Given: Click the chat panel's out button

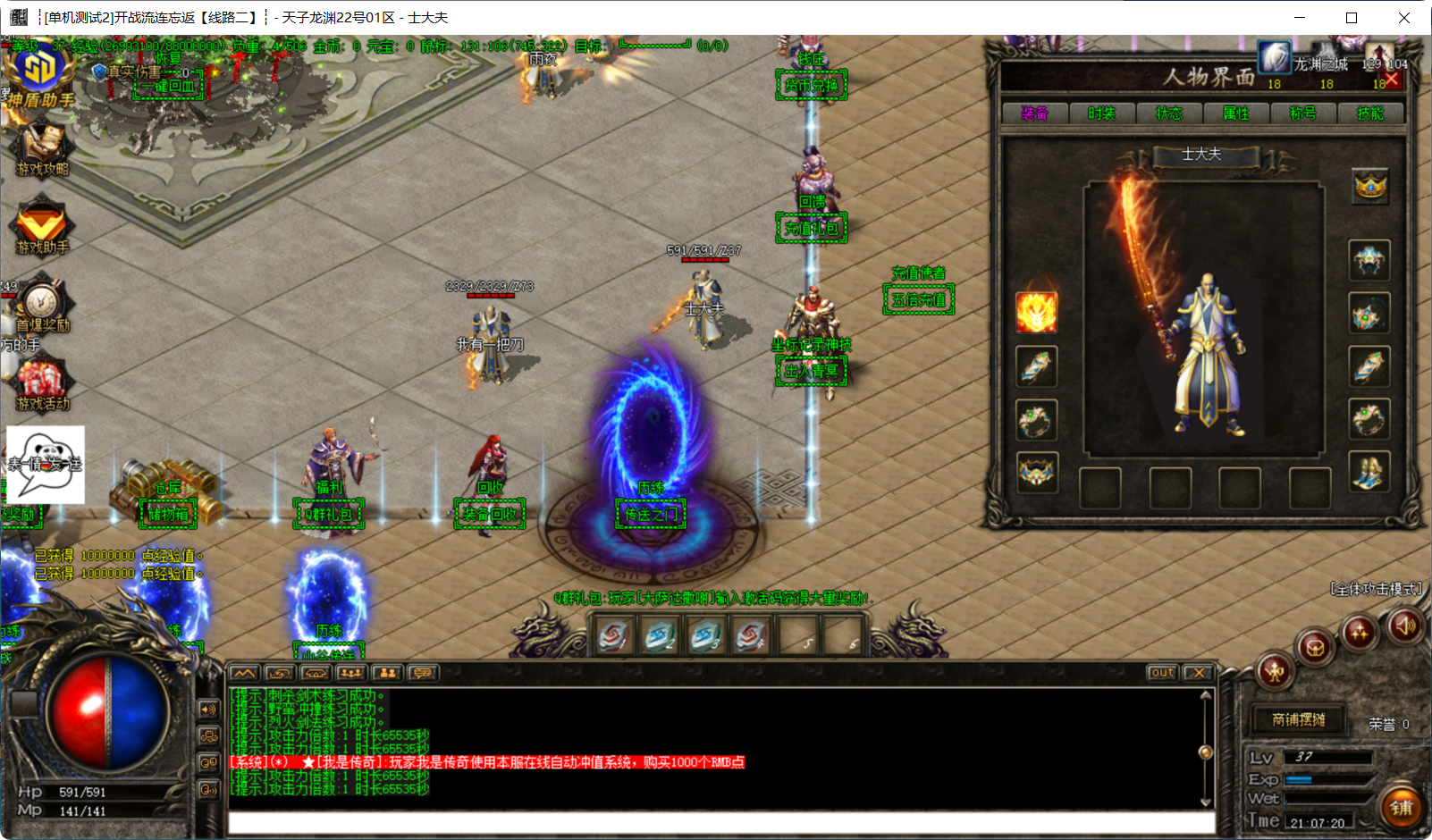Looking at the screenshot, I should 1162,673.
